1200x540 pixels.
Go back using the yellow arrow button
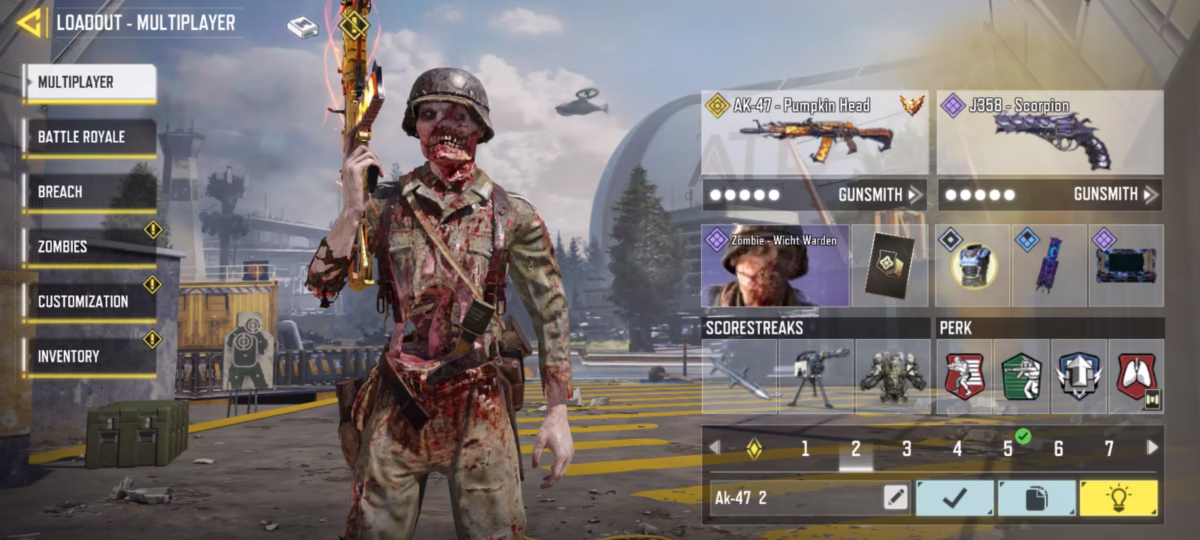[x=30, y=22]
